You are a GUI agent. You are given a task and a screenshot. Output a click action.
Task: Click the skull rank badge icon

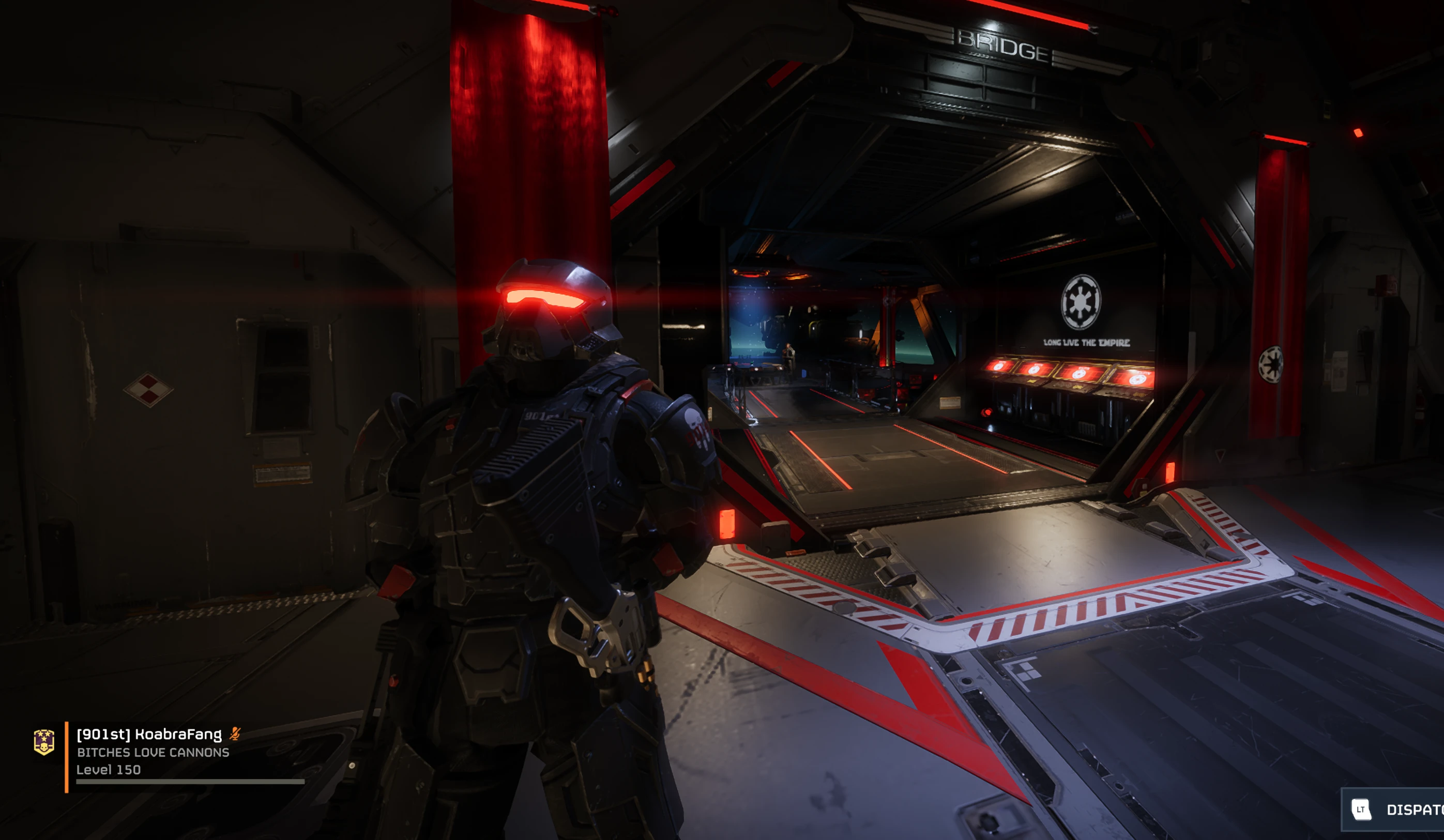(44, 742)
